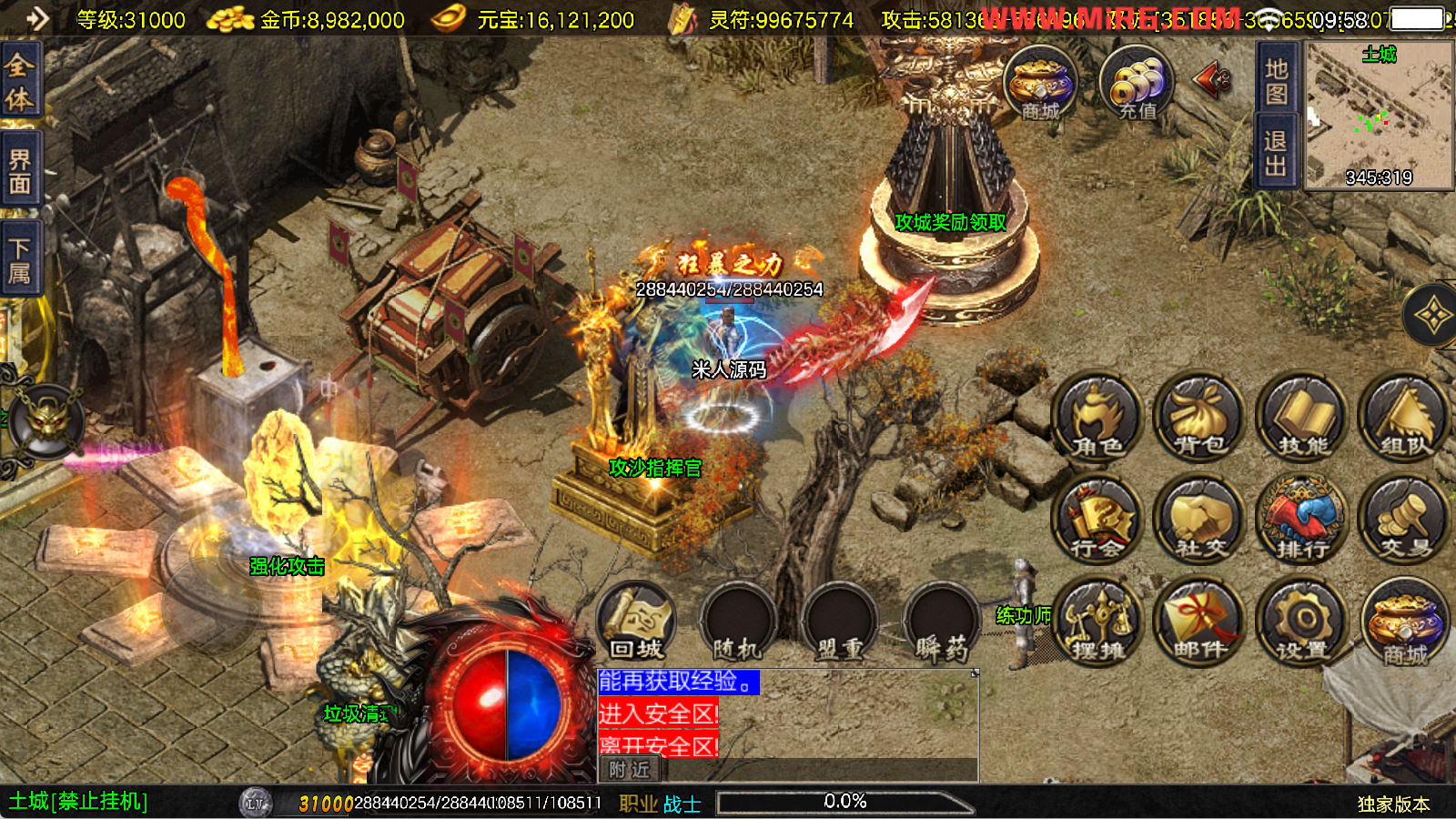Check the 邮件 mailbox
This screenshot has height=819, width=1456.
(x=1199, y=622)
